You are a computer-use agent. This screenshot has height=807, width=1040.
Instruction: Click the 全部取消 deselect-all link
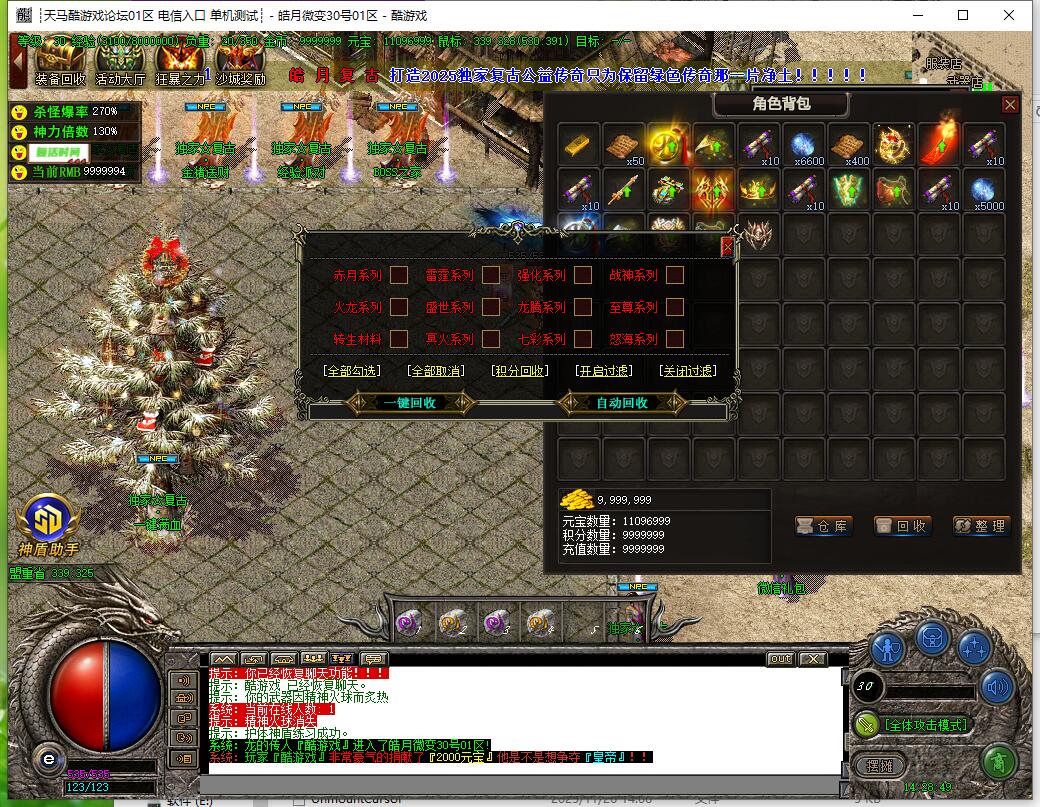[436, 371]
